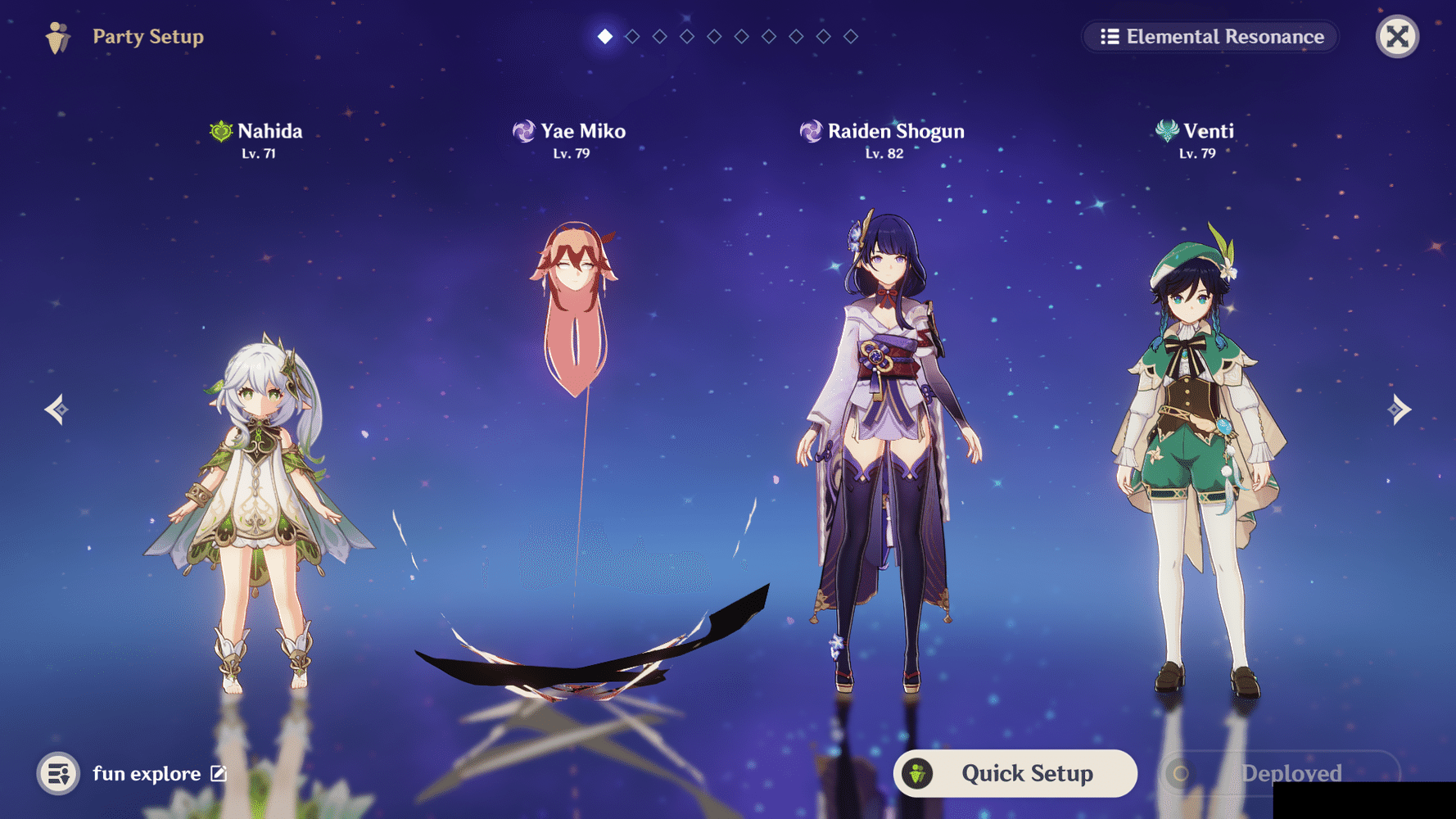Select the last team slot diamond
Image resolution: width=1456 pixels, height=819 pixels.
(850, 36)
